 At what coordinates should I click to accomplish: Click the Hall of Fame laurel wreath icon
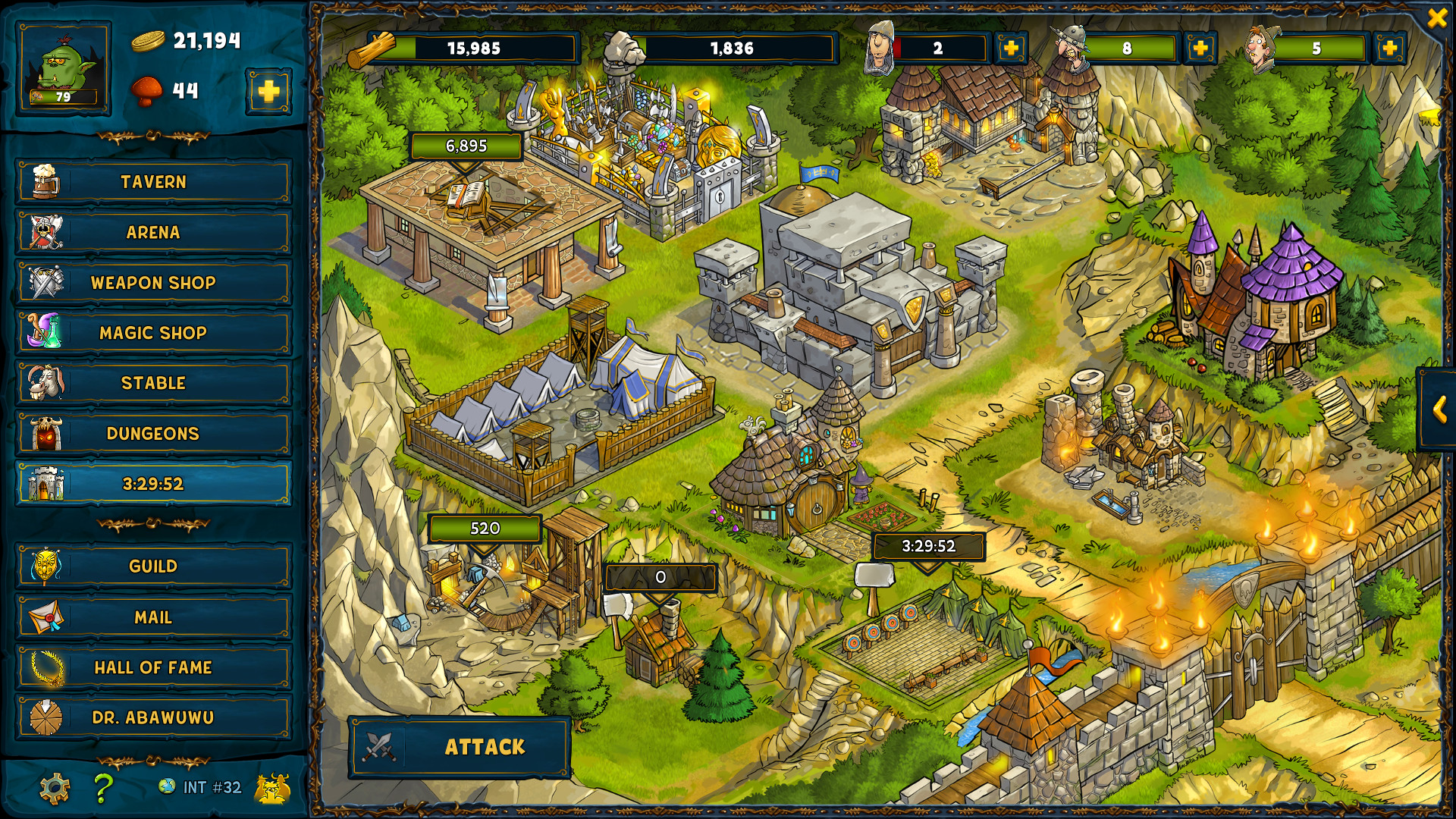pos(47,667)
